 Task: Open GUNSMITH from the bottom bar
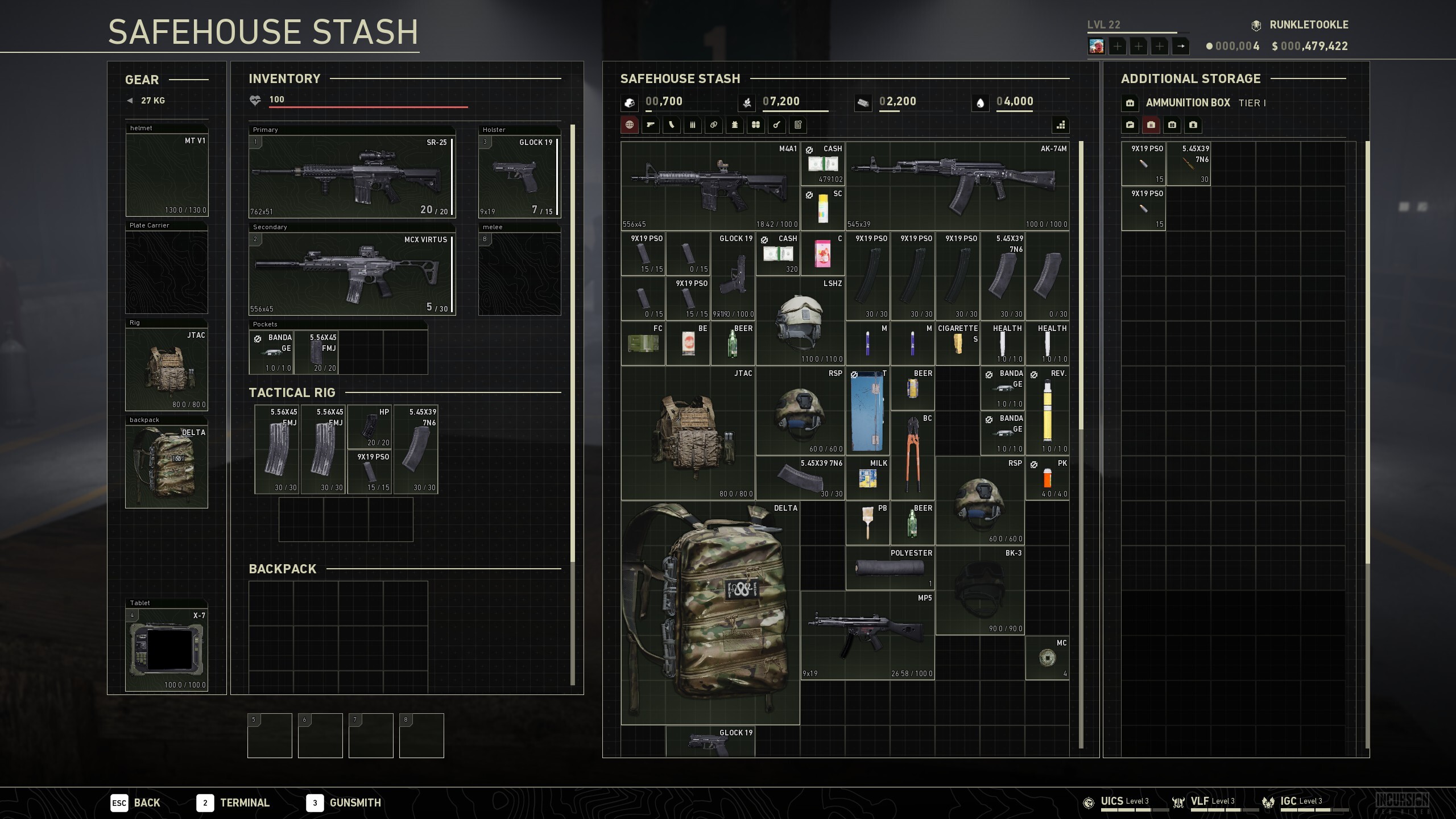point(354,803)
